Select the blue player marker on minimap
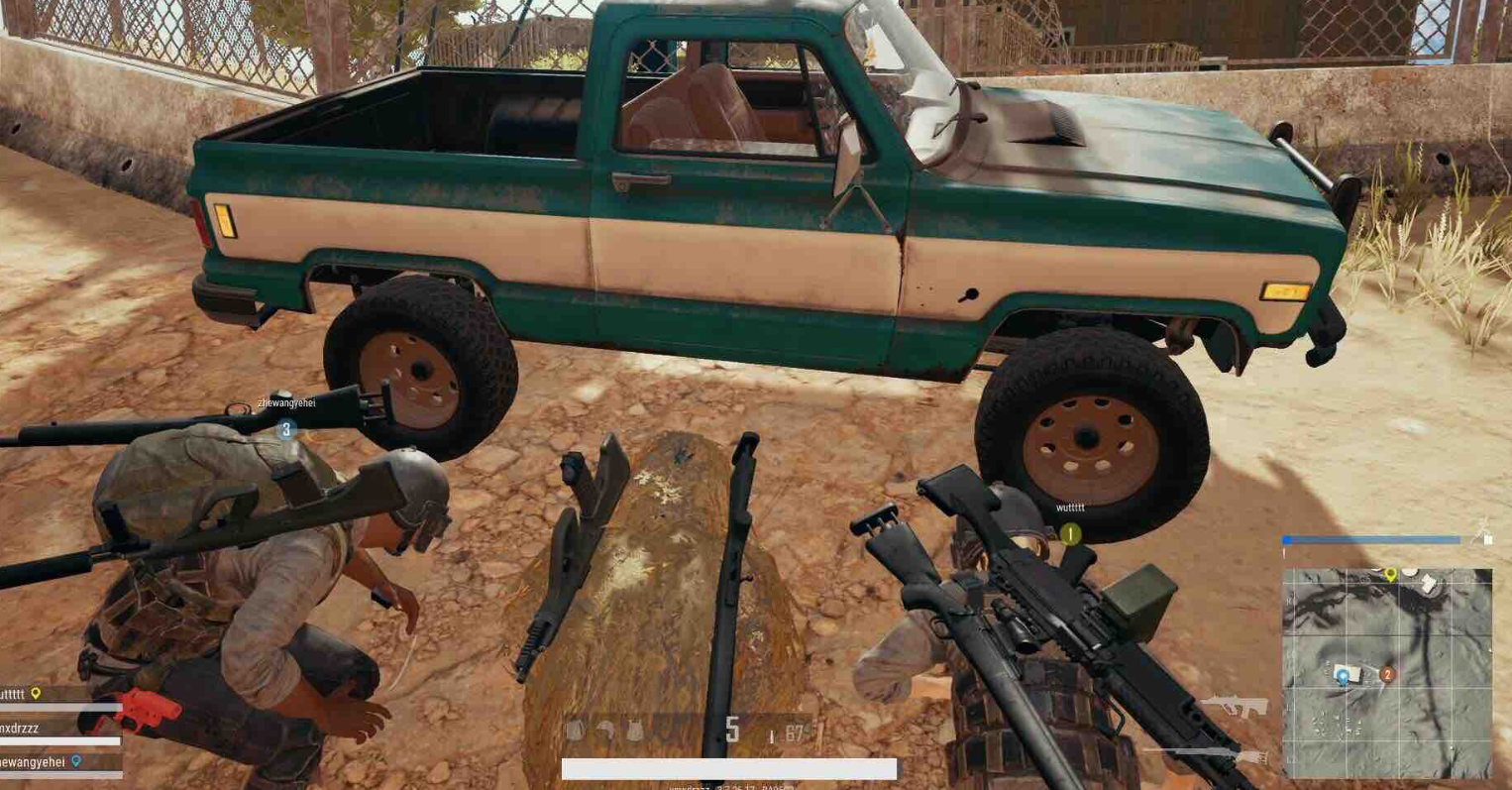This screenshot has width=1512, height=790. point(1343,677)
